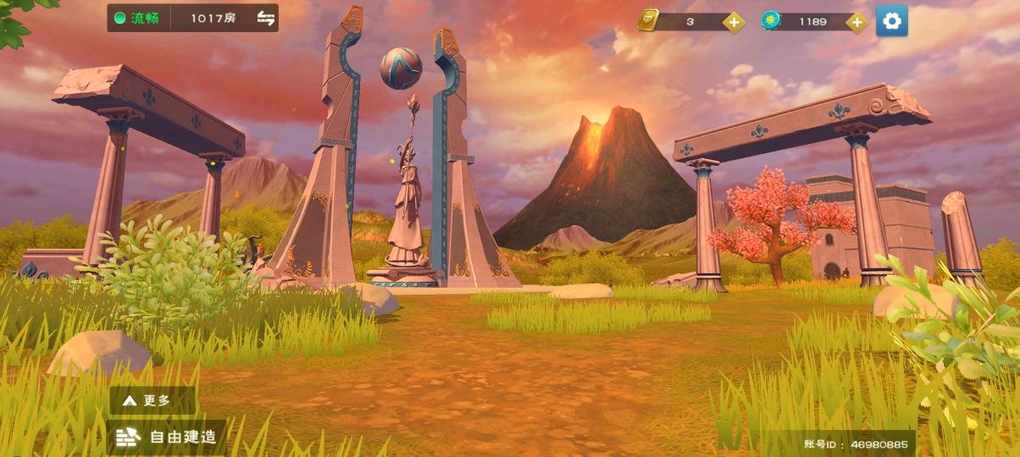
Task: Switch rooms with the swap arrows icon
Action: 265,18
